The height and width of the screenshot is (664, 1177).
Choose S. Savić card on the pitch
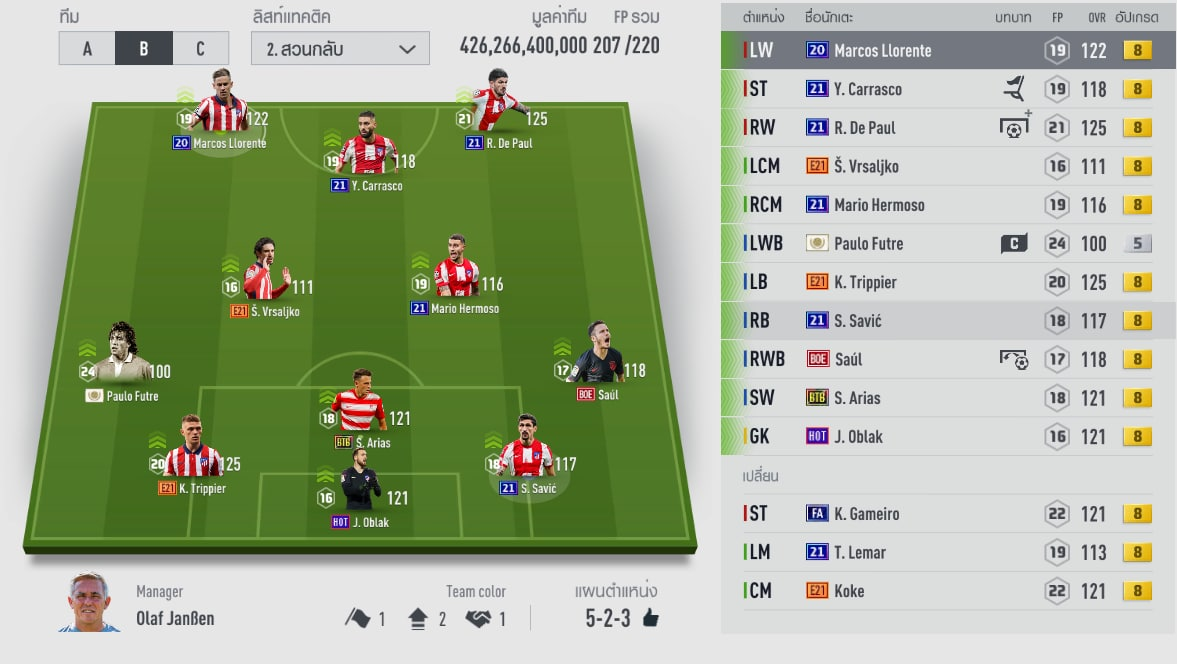pyautogui.click(x=526, y=452)
